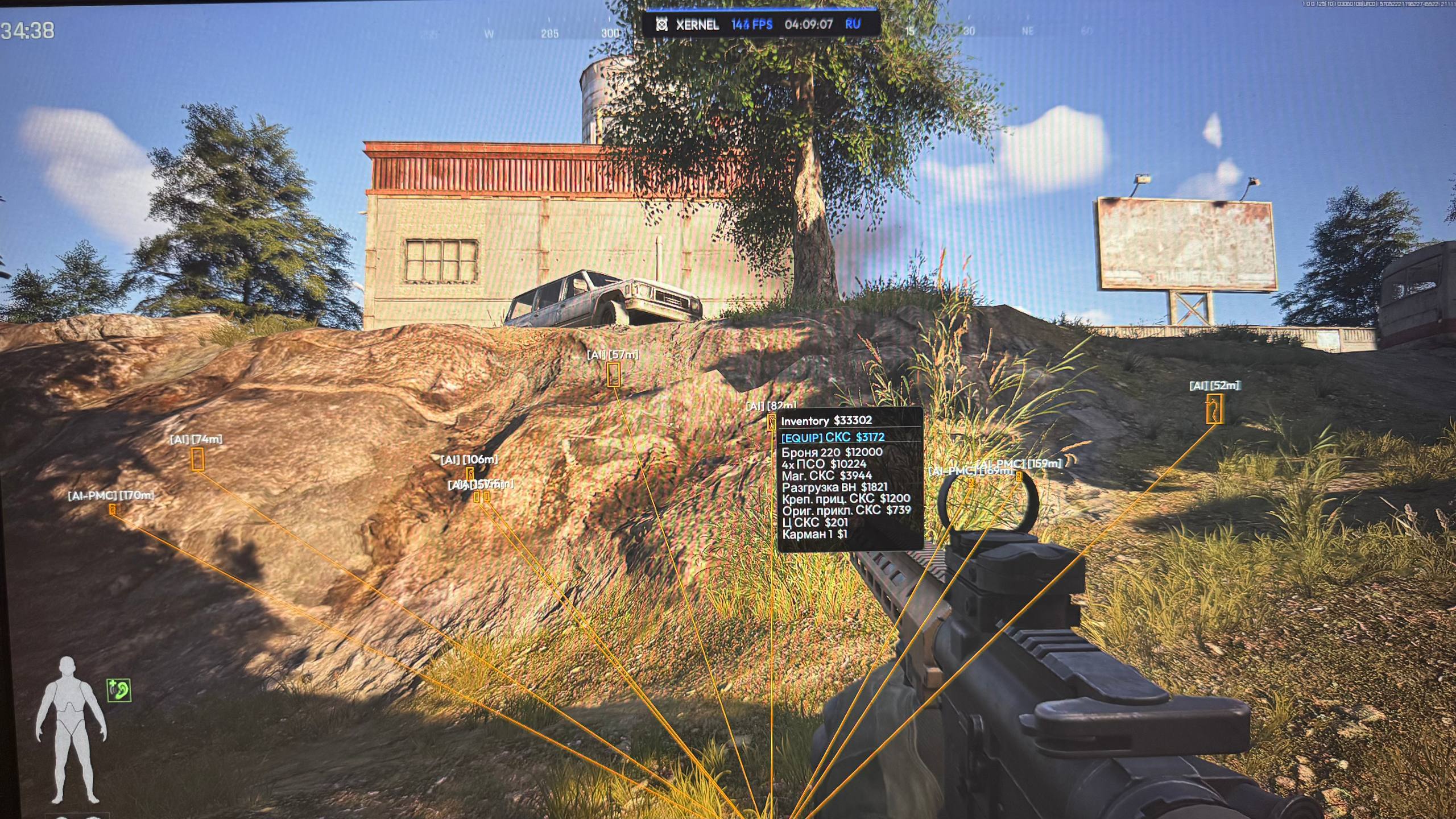Open the body health silhouette

pyautogui.click(x=71, y=730)
